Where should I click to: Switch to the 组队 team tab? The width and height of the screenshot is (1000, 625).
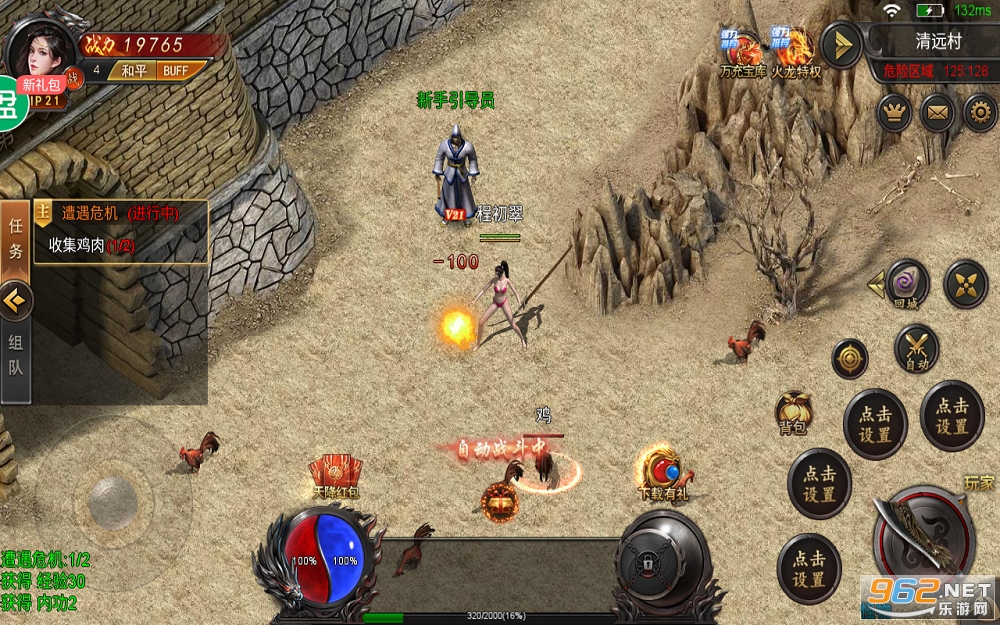15,355
